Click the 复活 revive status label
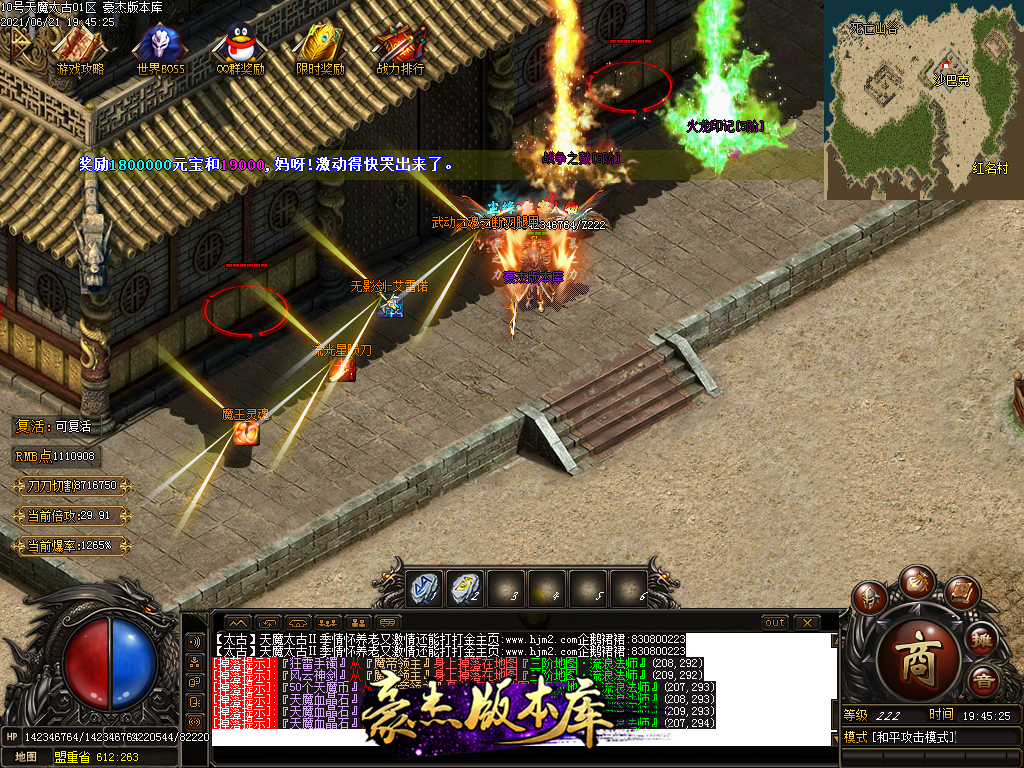Viewport: 1024px width, 768px height. (54, 426)
